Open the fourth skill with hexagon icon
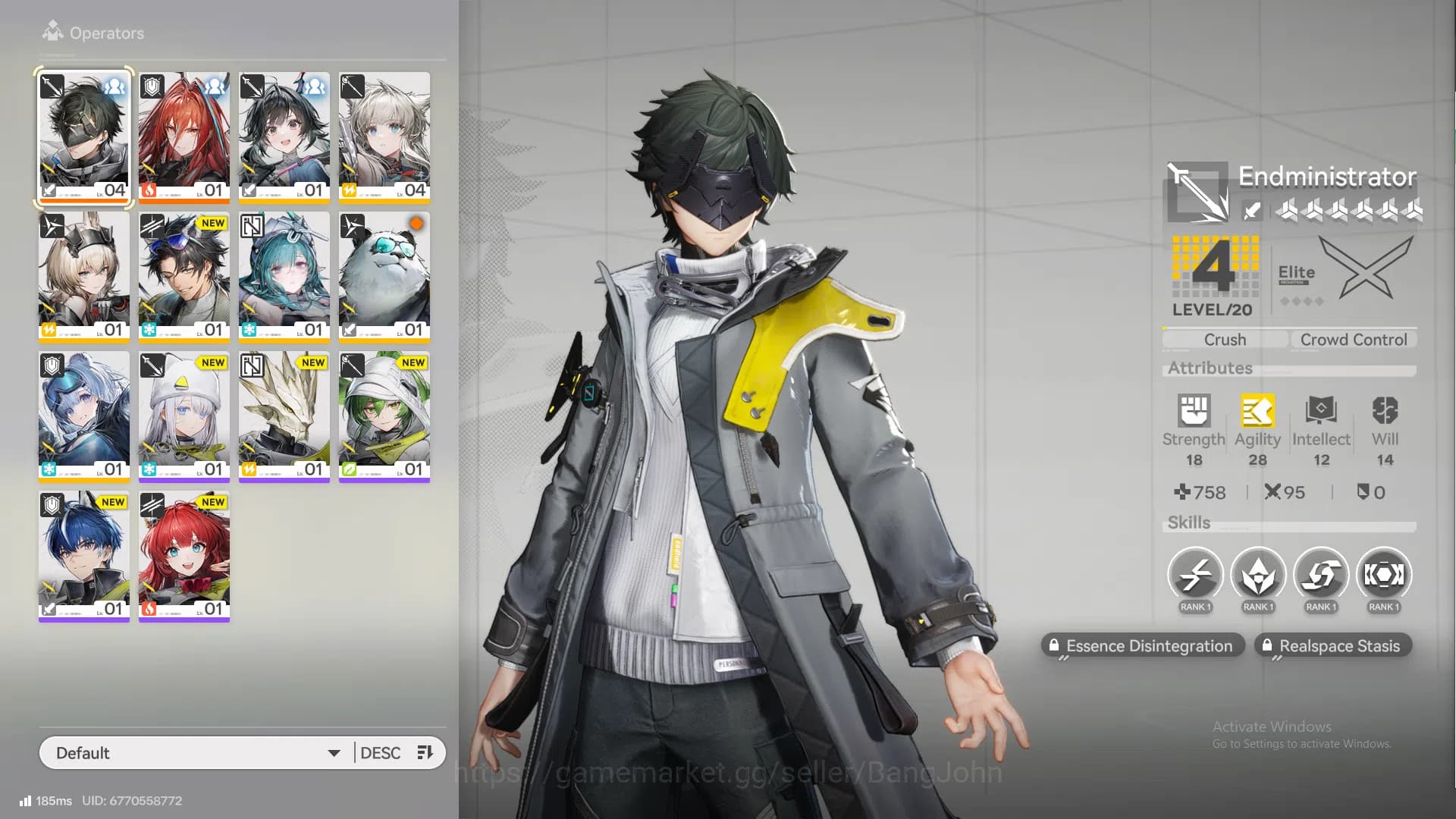The image size is (1456, 819). [x=1384, y=576]
